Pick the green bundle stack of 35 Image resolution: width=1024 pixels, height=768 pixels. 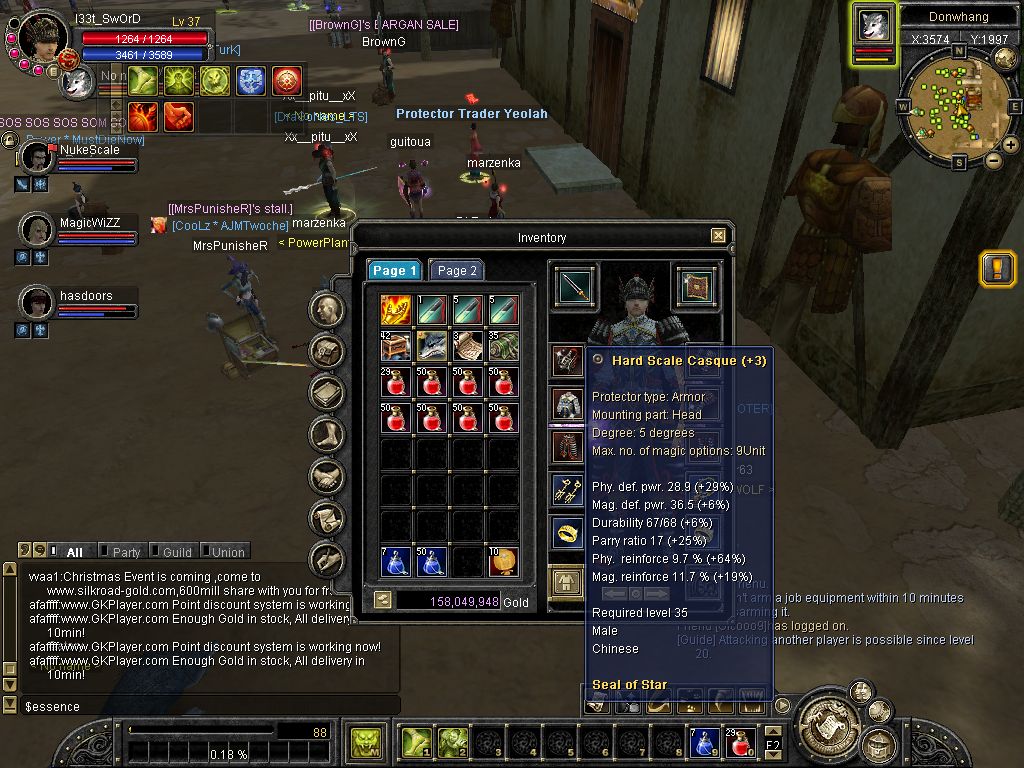504,346
